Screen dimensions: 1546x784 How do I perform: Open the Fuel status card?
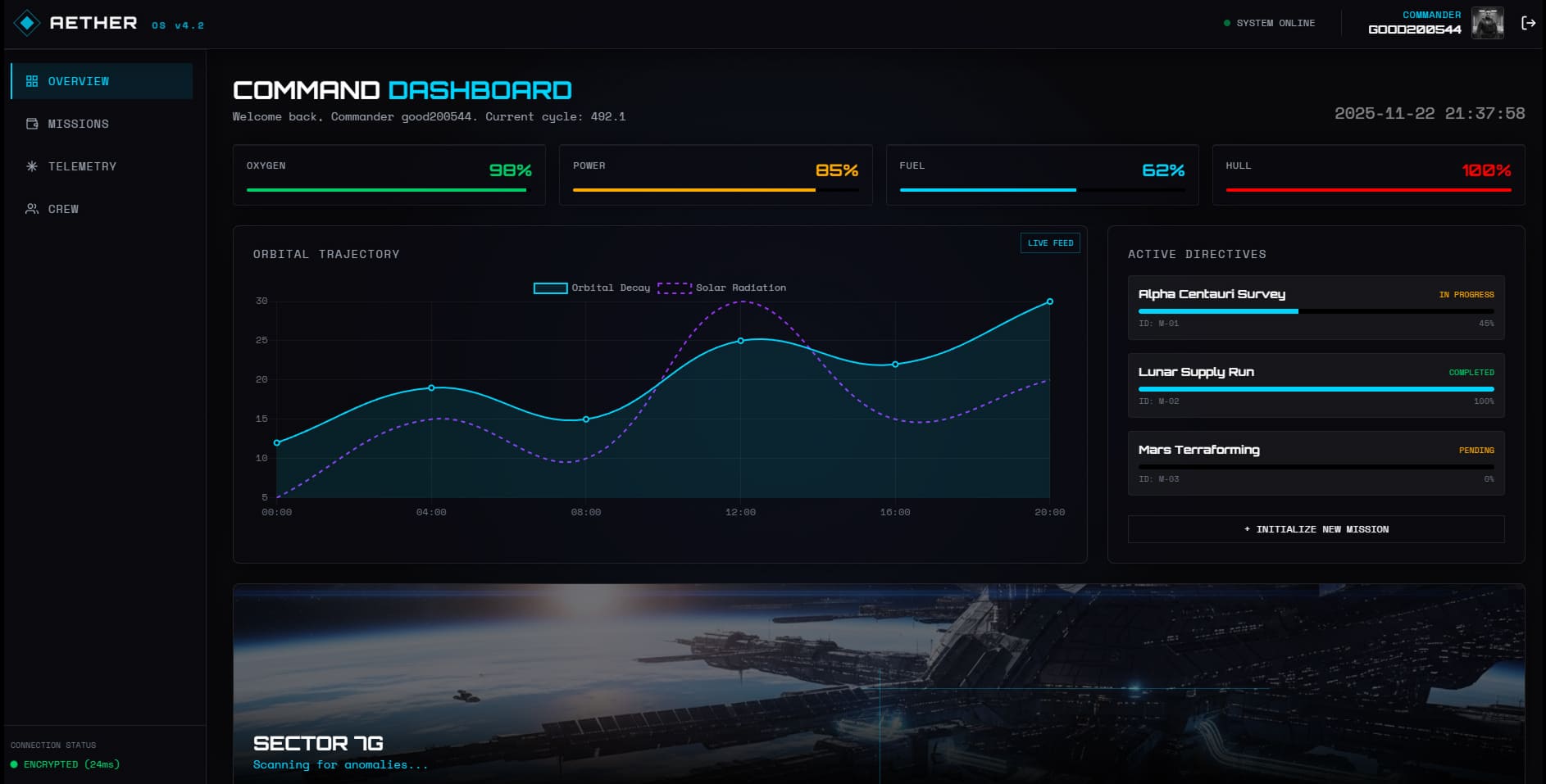1042,174
